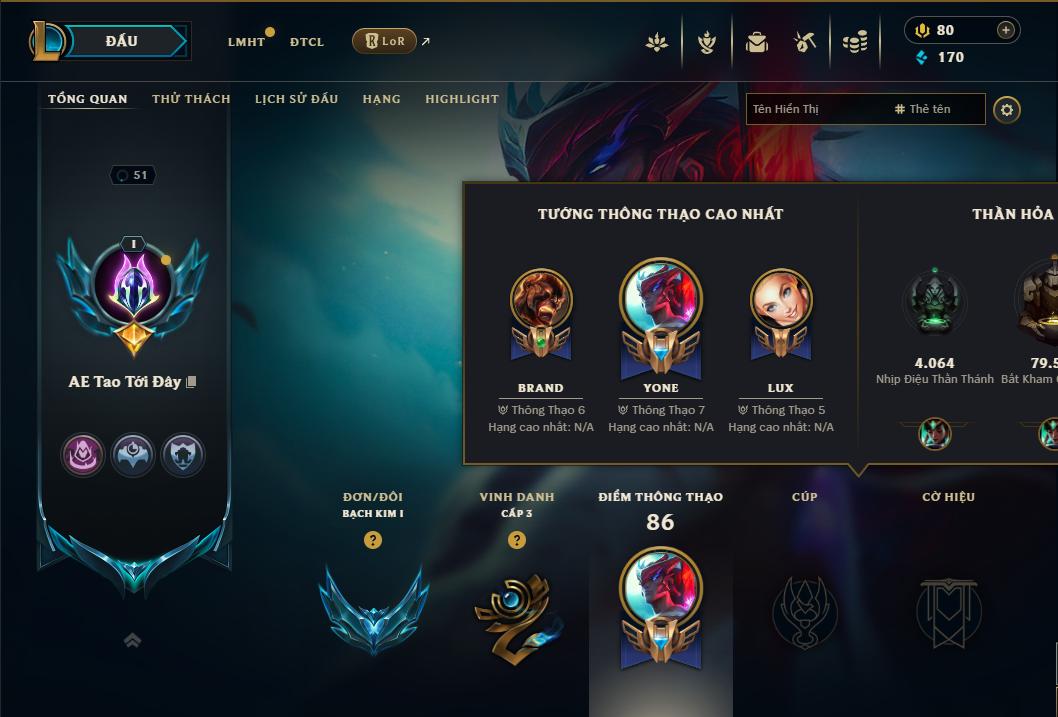
Task: Click the Vinh Danh honor level emblem
Action: coord(516,612)
